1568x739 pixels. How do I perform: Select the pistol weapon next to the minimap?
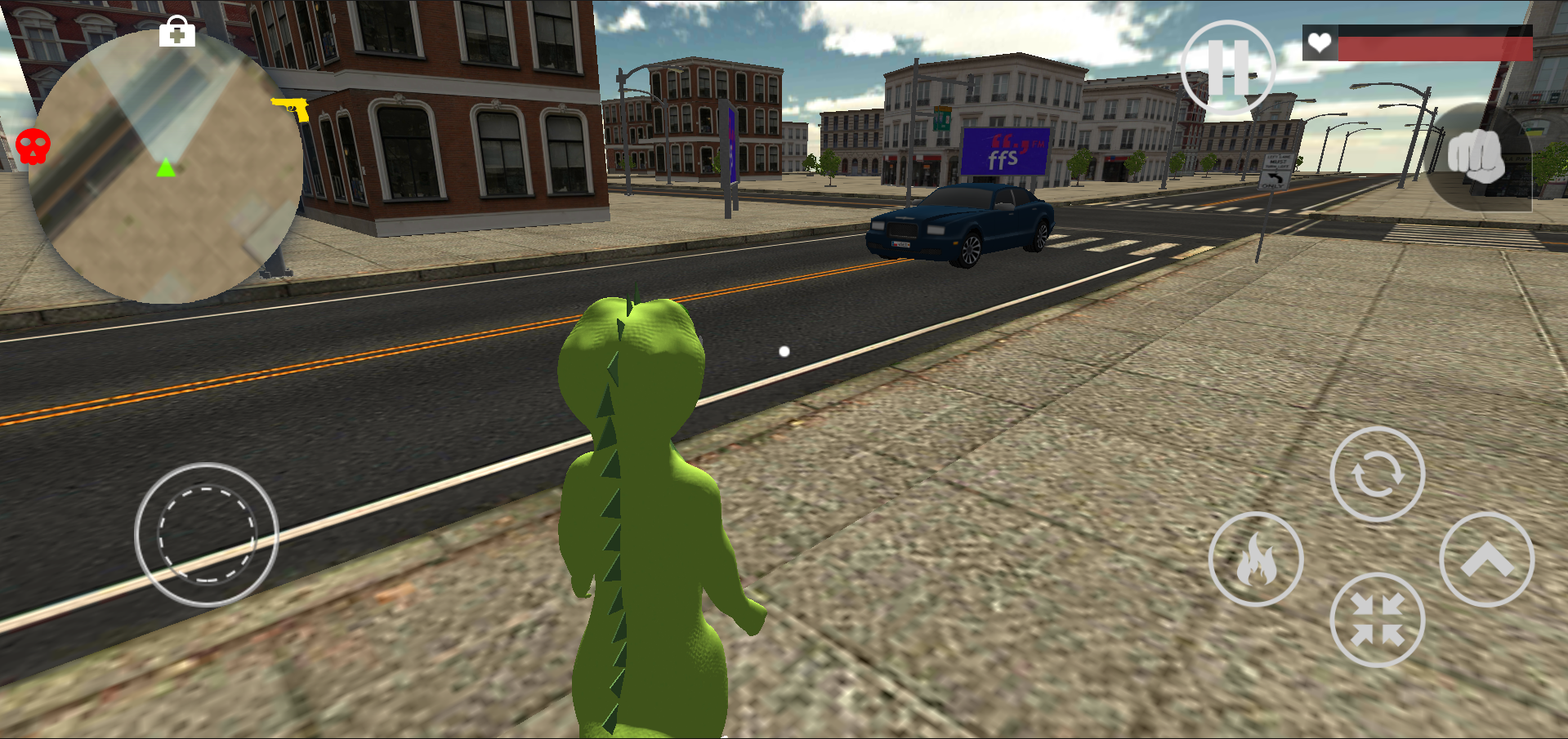click(290, 107)
